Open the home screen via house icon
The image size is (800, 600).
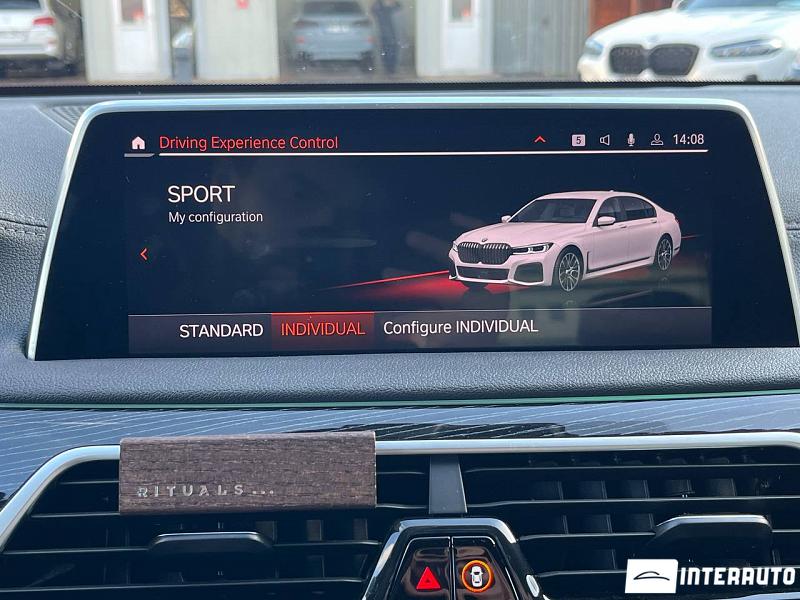click(x=138, y=143)
